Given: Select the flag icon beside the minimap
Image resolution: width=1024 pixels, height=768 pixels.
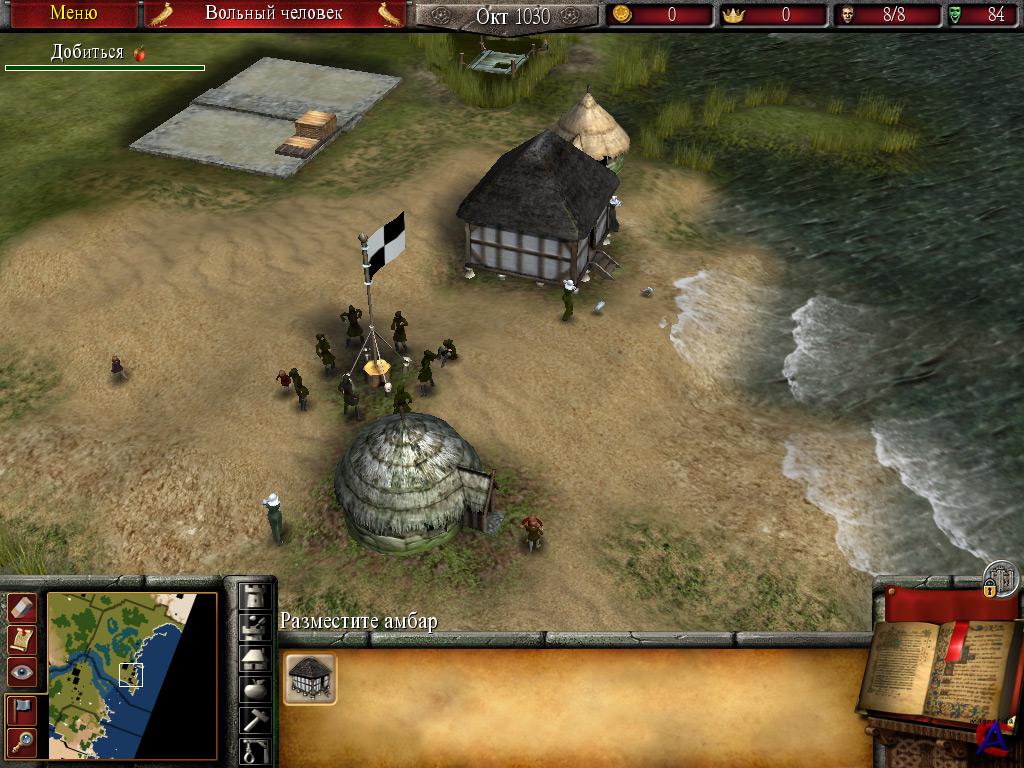Looking at the screenshot, I should coord(22,710).
